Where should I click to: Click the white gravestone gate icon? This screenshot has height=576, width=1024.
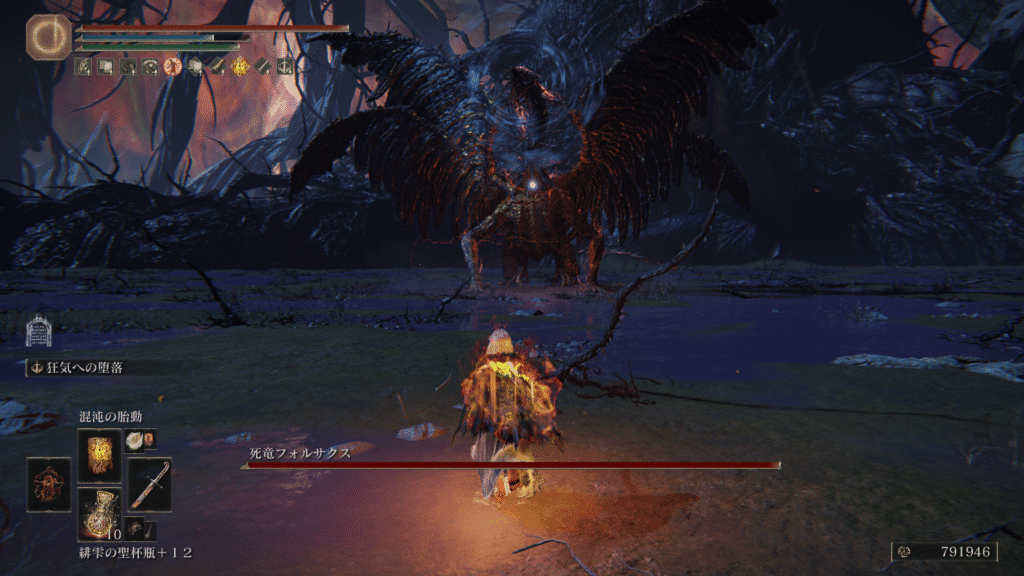(39, 331)
